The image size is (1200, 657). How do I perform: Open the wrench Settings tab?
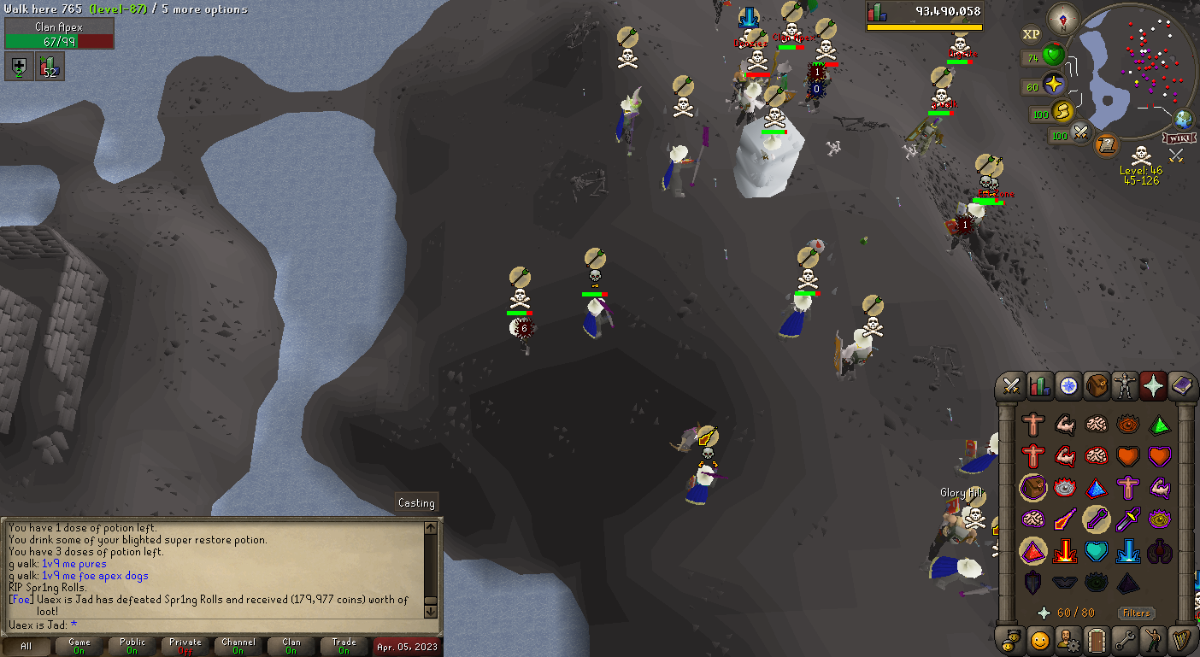(1125, 639)
